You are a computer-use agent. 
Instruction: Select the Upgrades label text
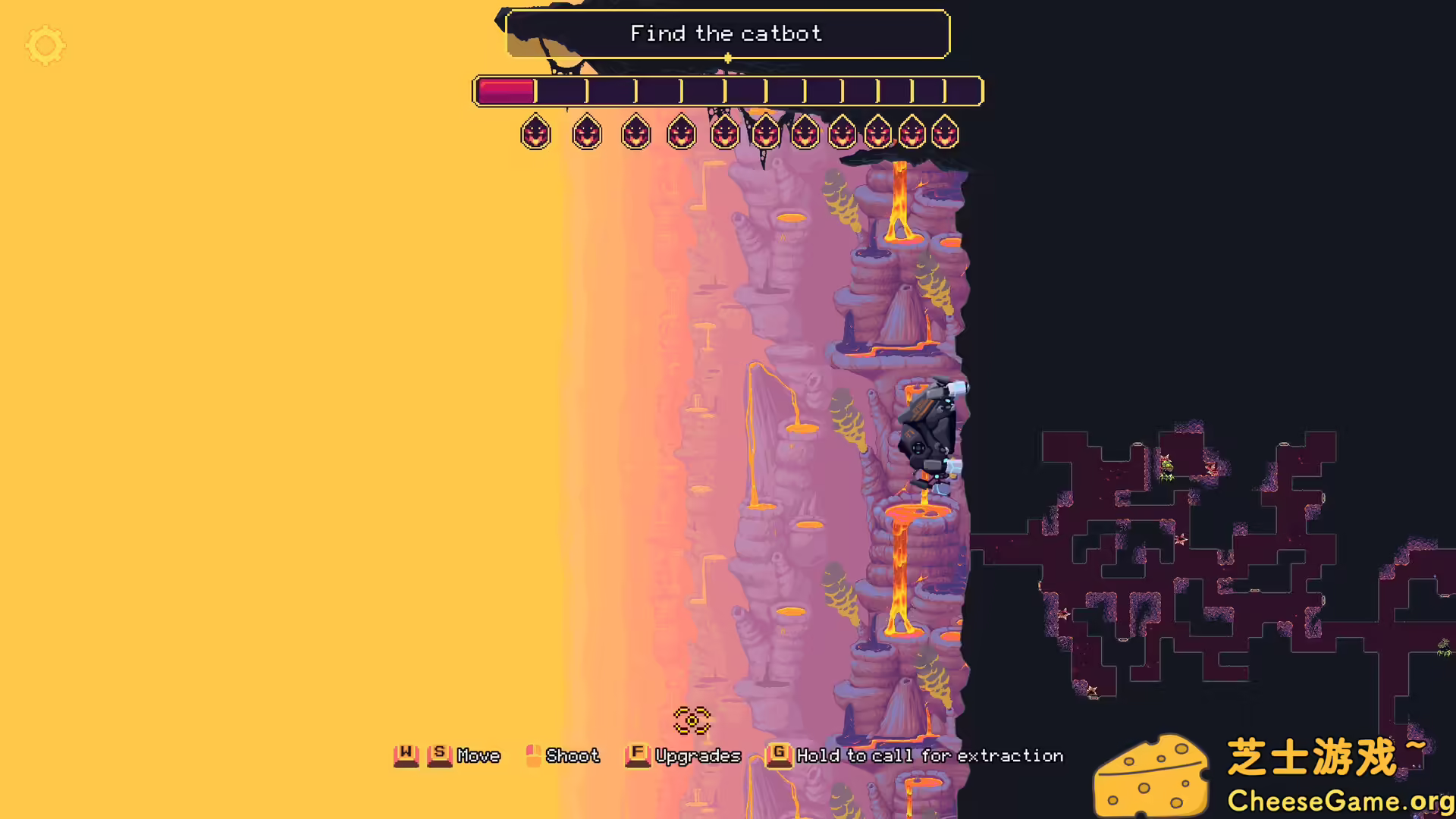point(698,755)
